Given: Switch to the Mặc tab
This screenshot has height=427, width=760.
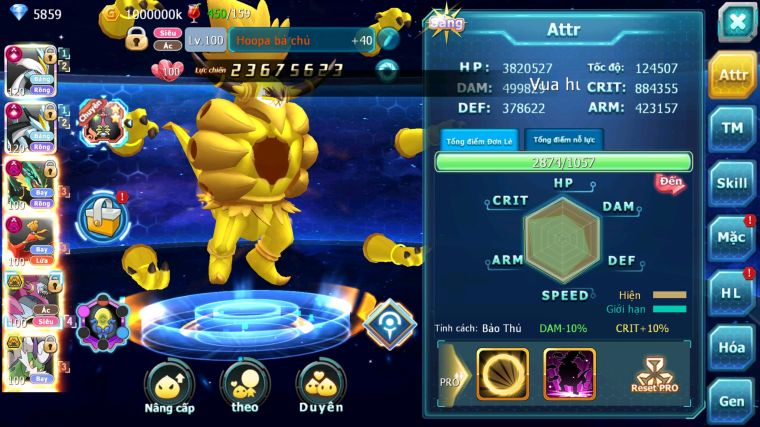Looking at the screenshot, I should 732,238.
